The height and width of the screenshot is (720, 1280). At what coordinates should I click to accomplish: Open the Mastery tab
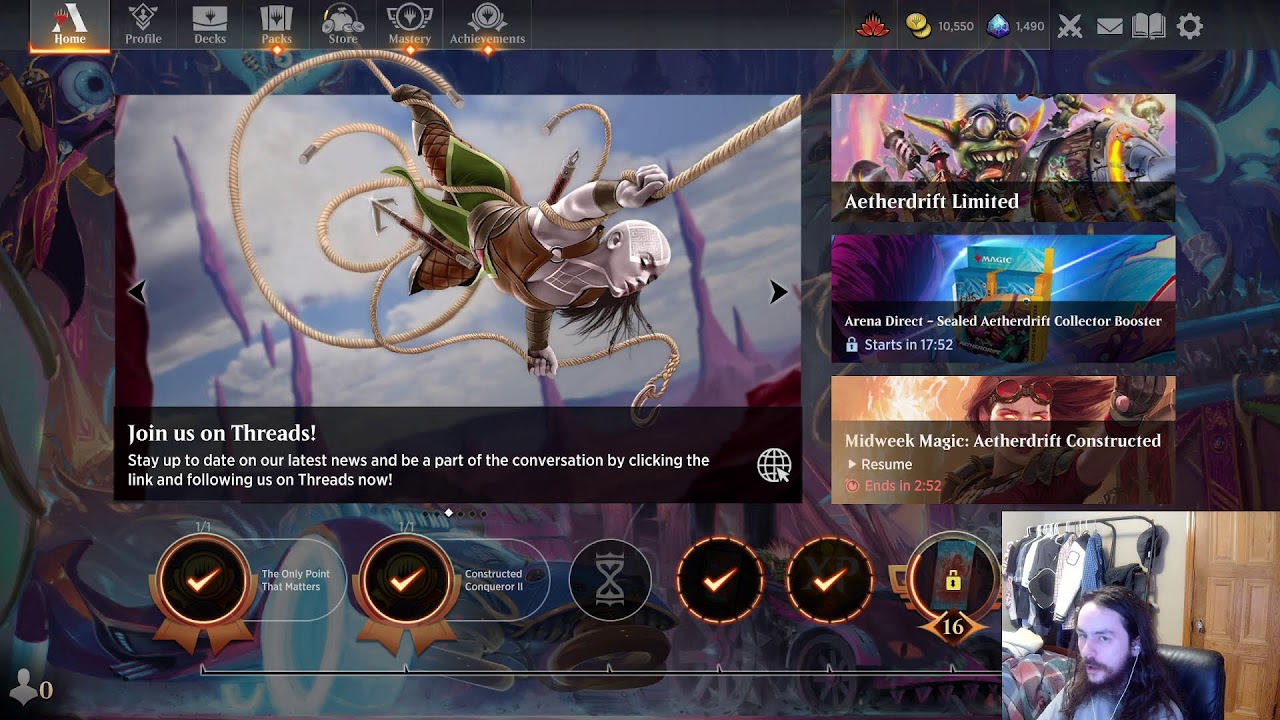click(x=410, y=25)
